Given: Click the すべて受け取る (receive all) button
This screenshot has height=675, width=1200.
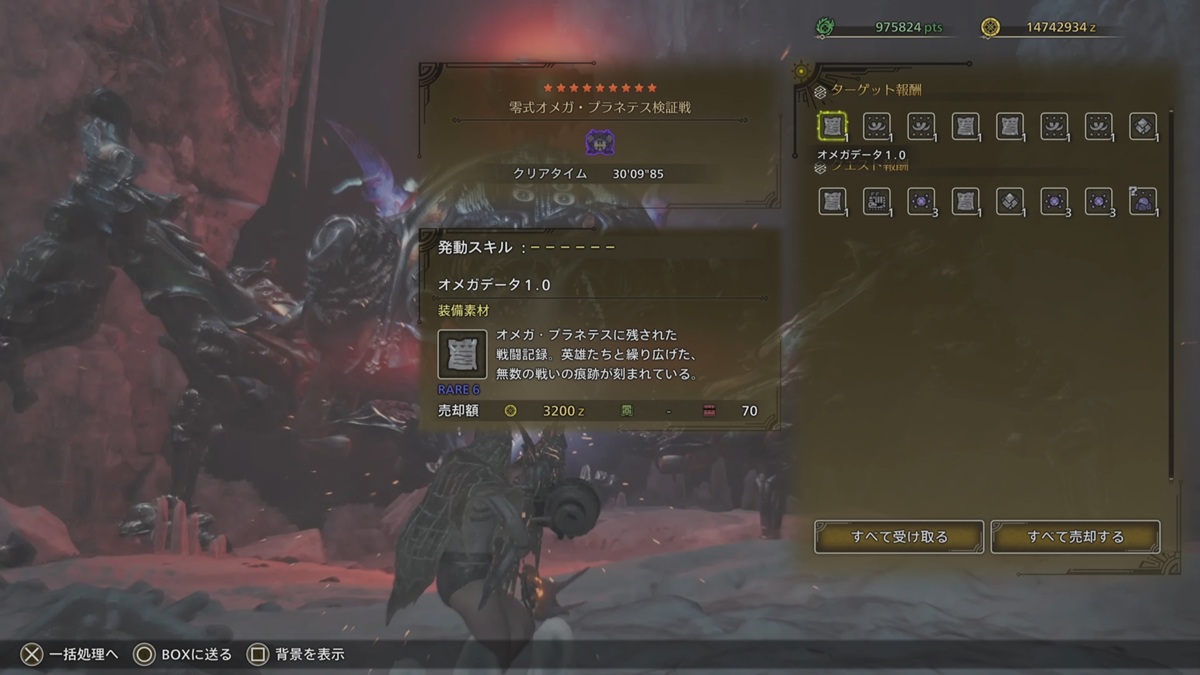Looking at the screenshot, I should tap(899, 537).
